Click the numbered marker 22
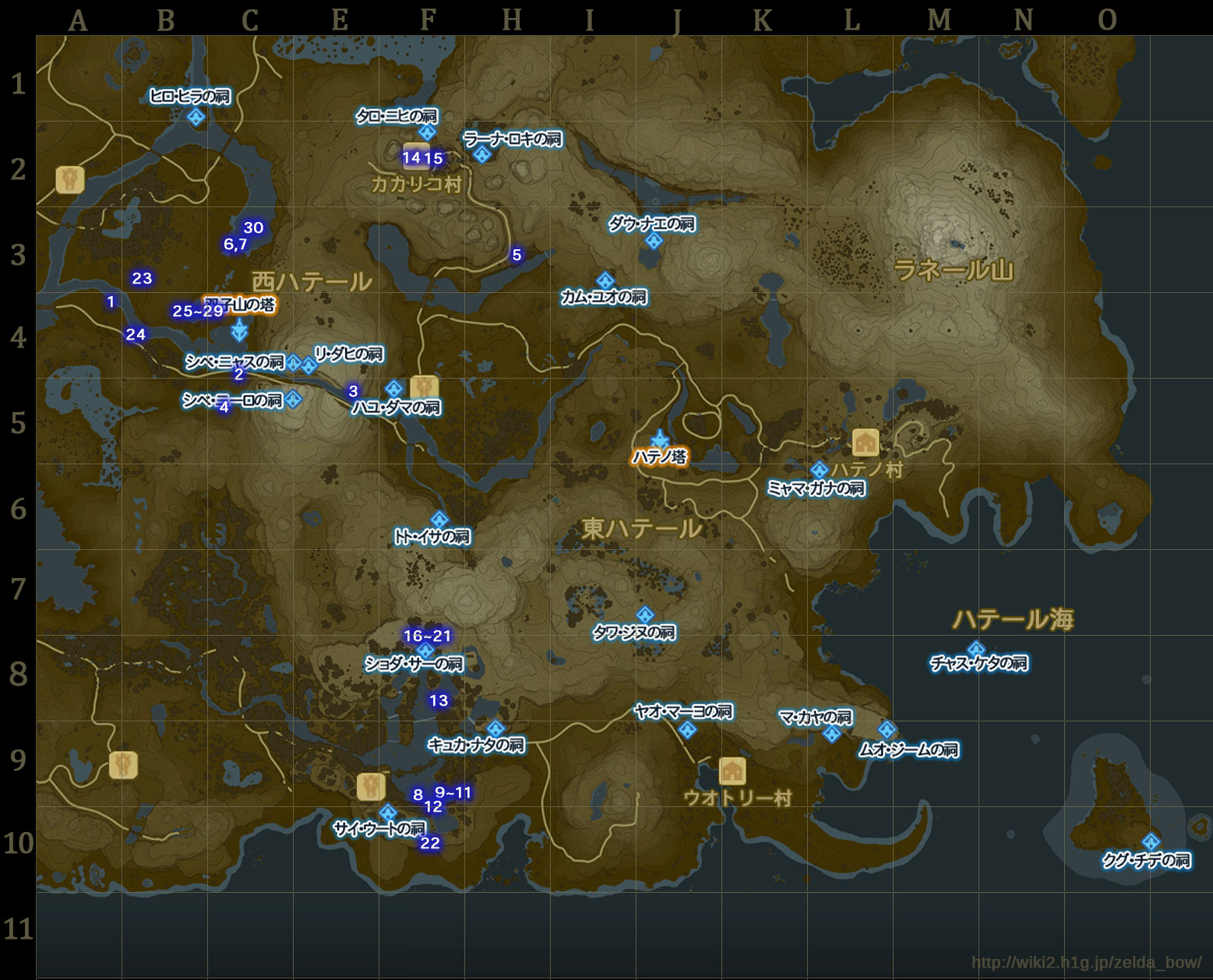 [430, 843]
